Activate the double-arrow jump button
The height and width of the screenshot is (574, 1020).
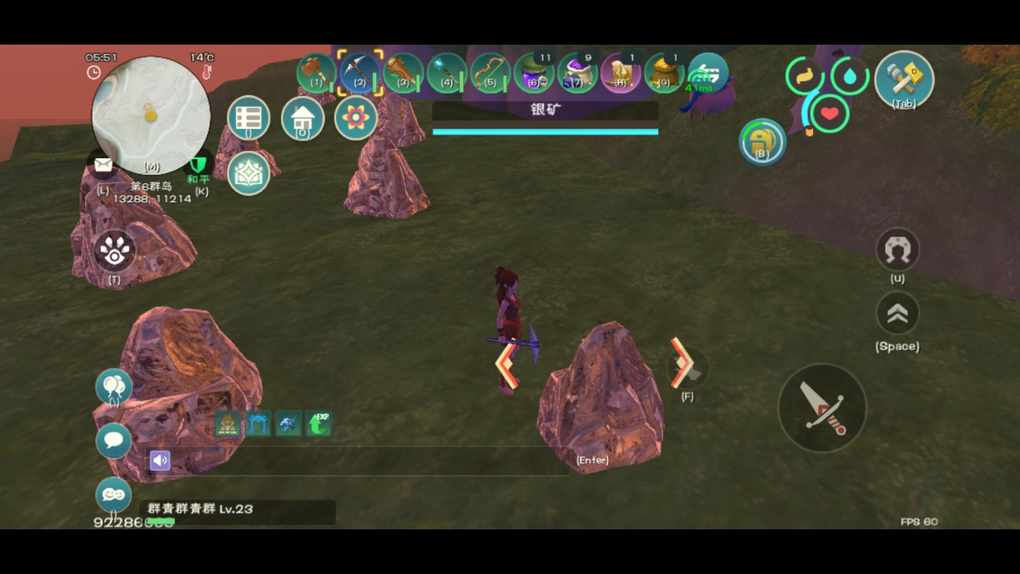click(897, 314)
